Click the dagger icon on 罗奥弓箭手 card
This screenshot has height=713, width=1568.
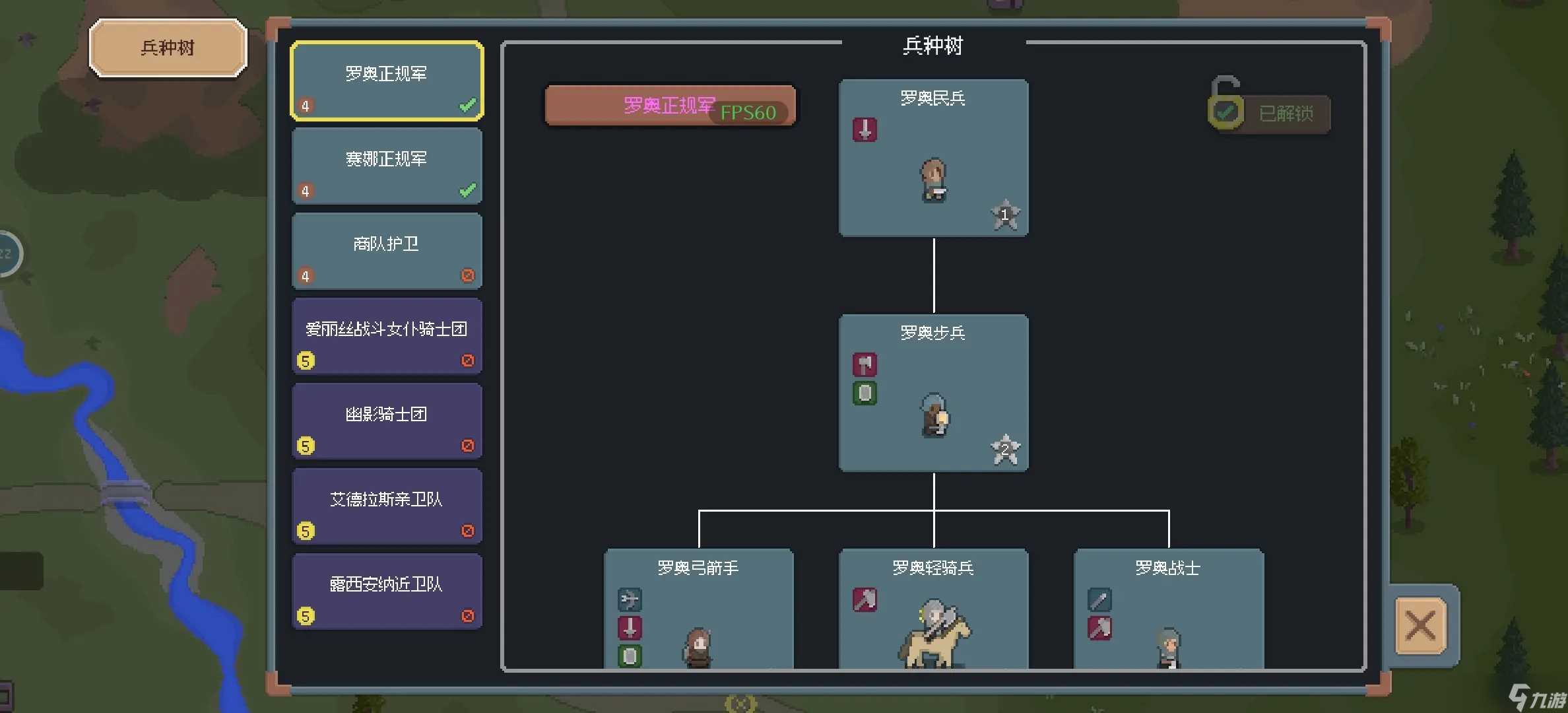(x=630, y=628)
